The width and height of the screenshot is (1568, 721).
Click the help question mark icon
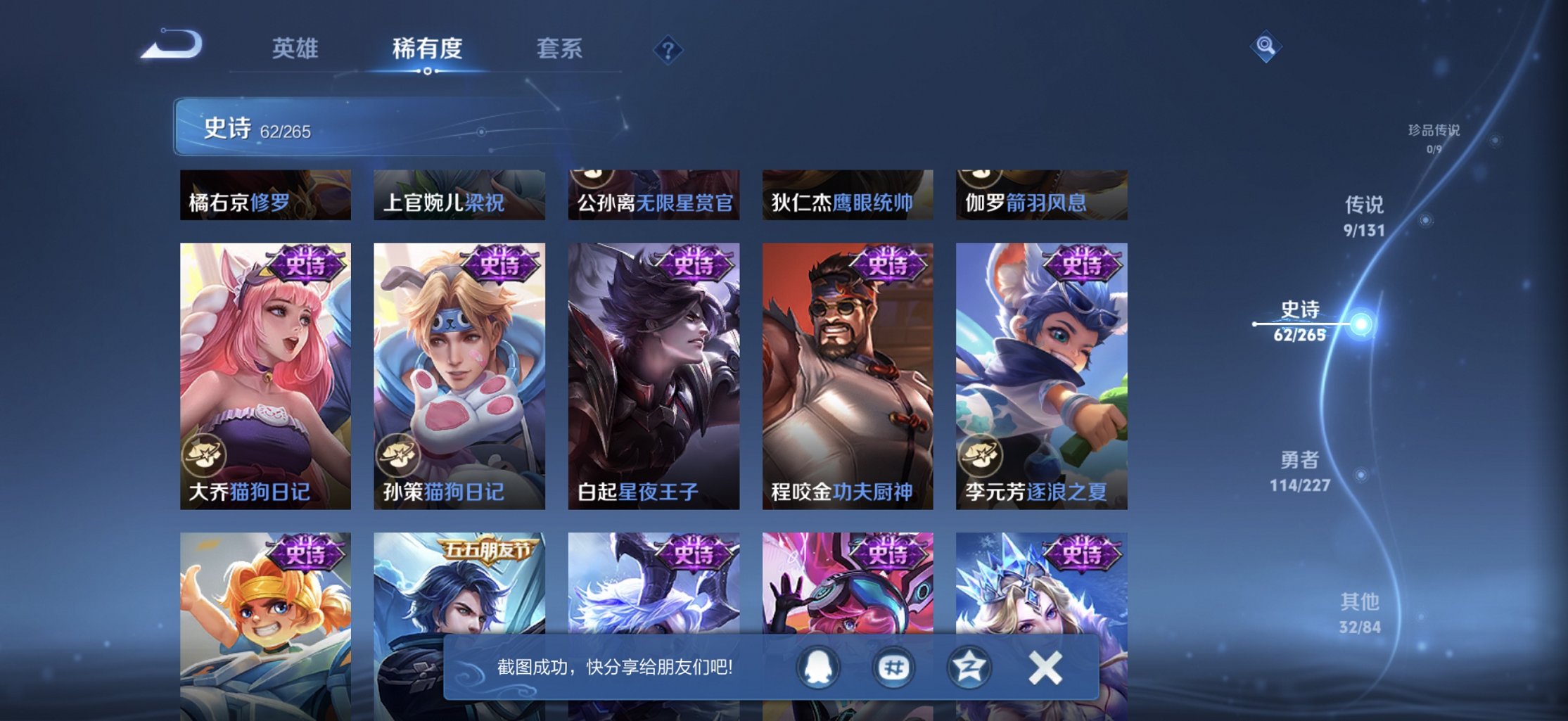pyautogui.click(x=669, y=49)
